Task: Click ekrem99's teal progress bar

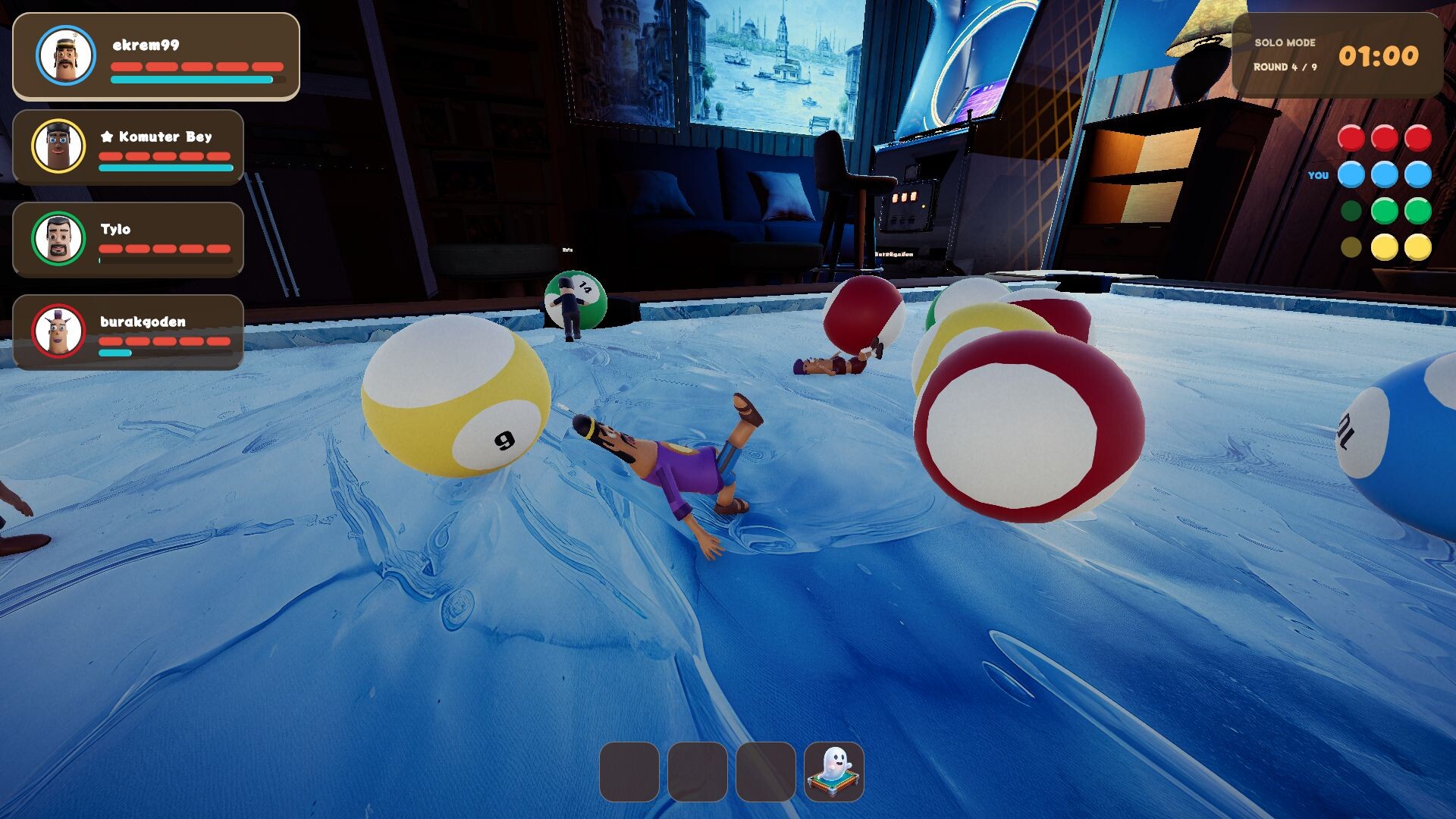Action: (x=190, y=79)
